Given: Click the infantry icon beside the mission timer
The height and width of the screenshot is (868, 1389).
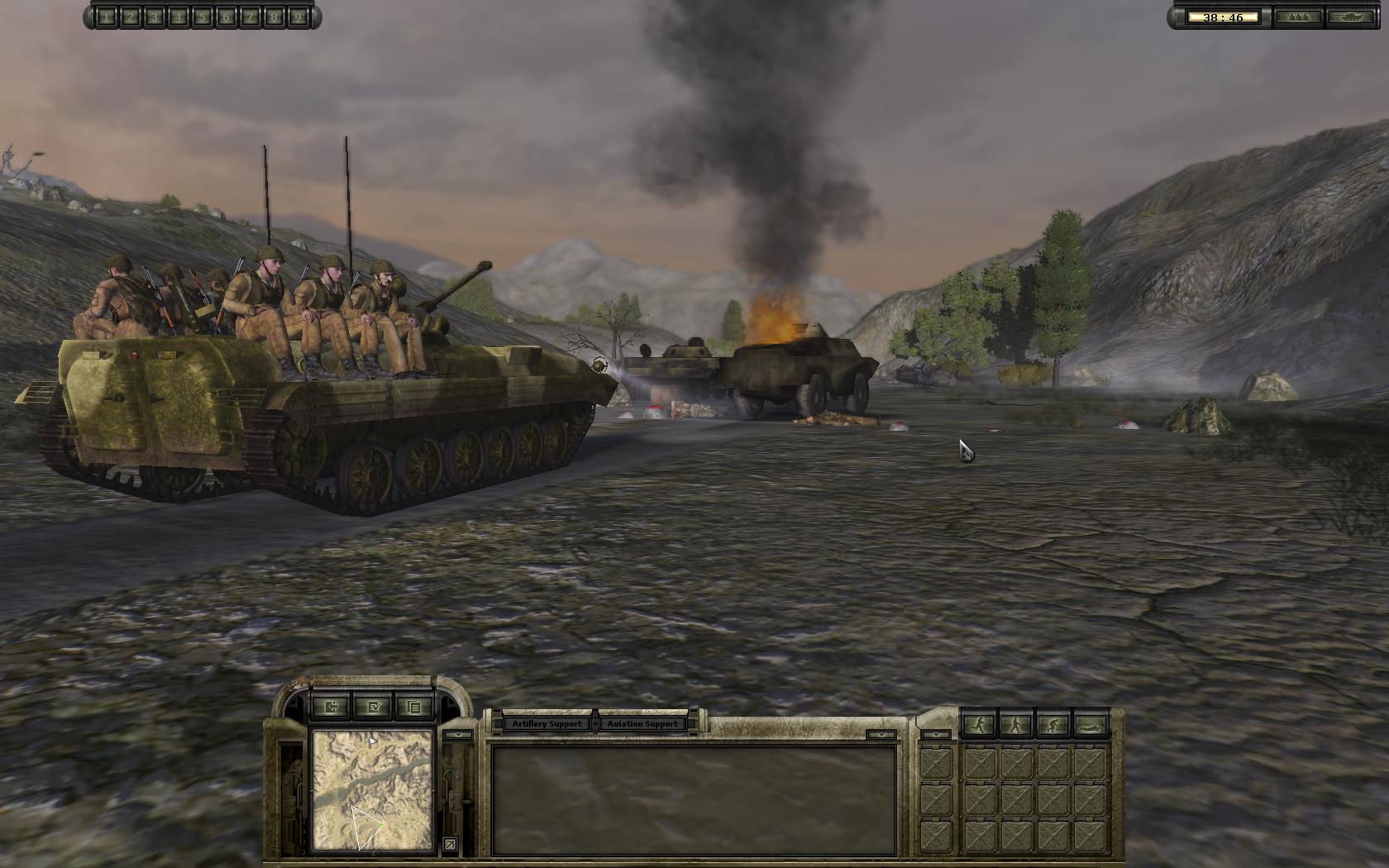Looking at the screenshot, I should click(1299, 17).
